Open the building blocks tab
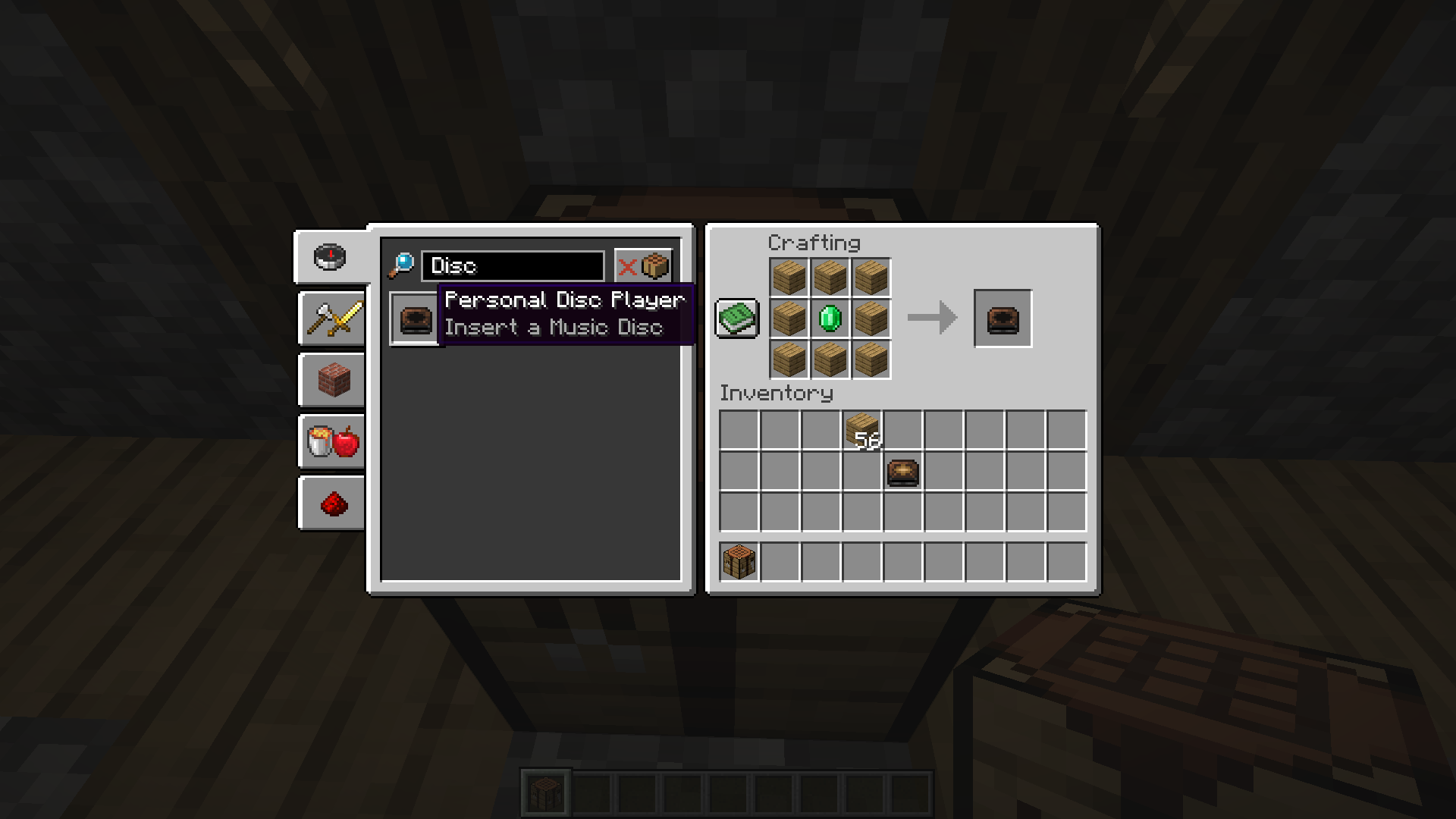Image resolution: width=1456 pixels, height=819 pixels. (x=333, y=380)
